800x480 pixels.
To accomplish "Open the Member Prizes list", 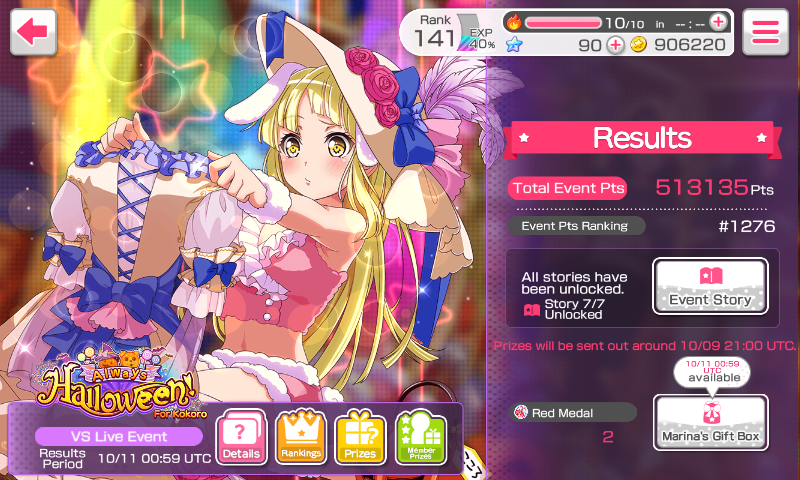I will pos(420,437).
